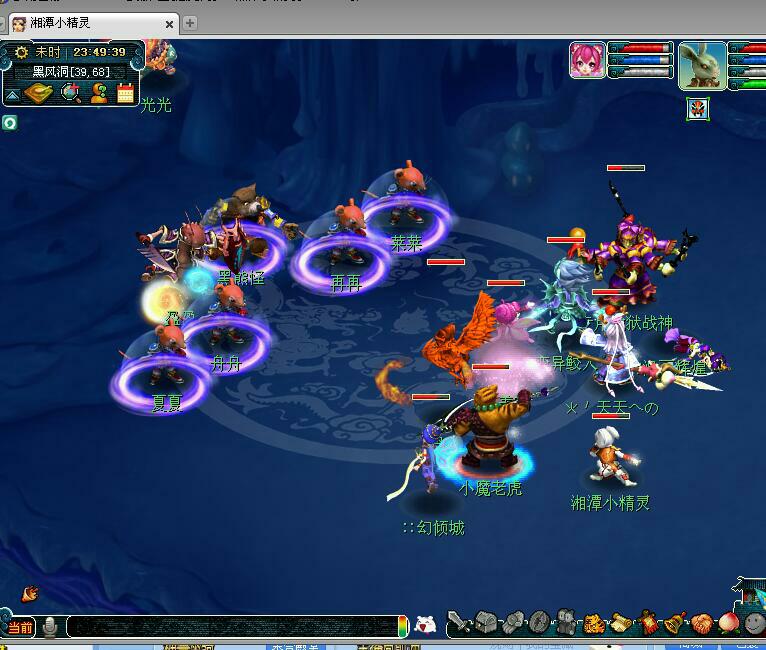Viewport: 766px width, 650px height.
Task: Toggle the microphone voice button
Action: 49,627
